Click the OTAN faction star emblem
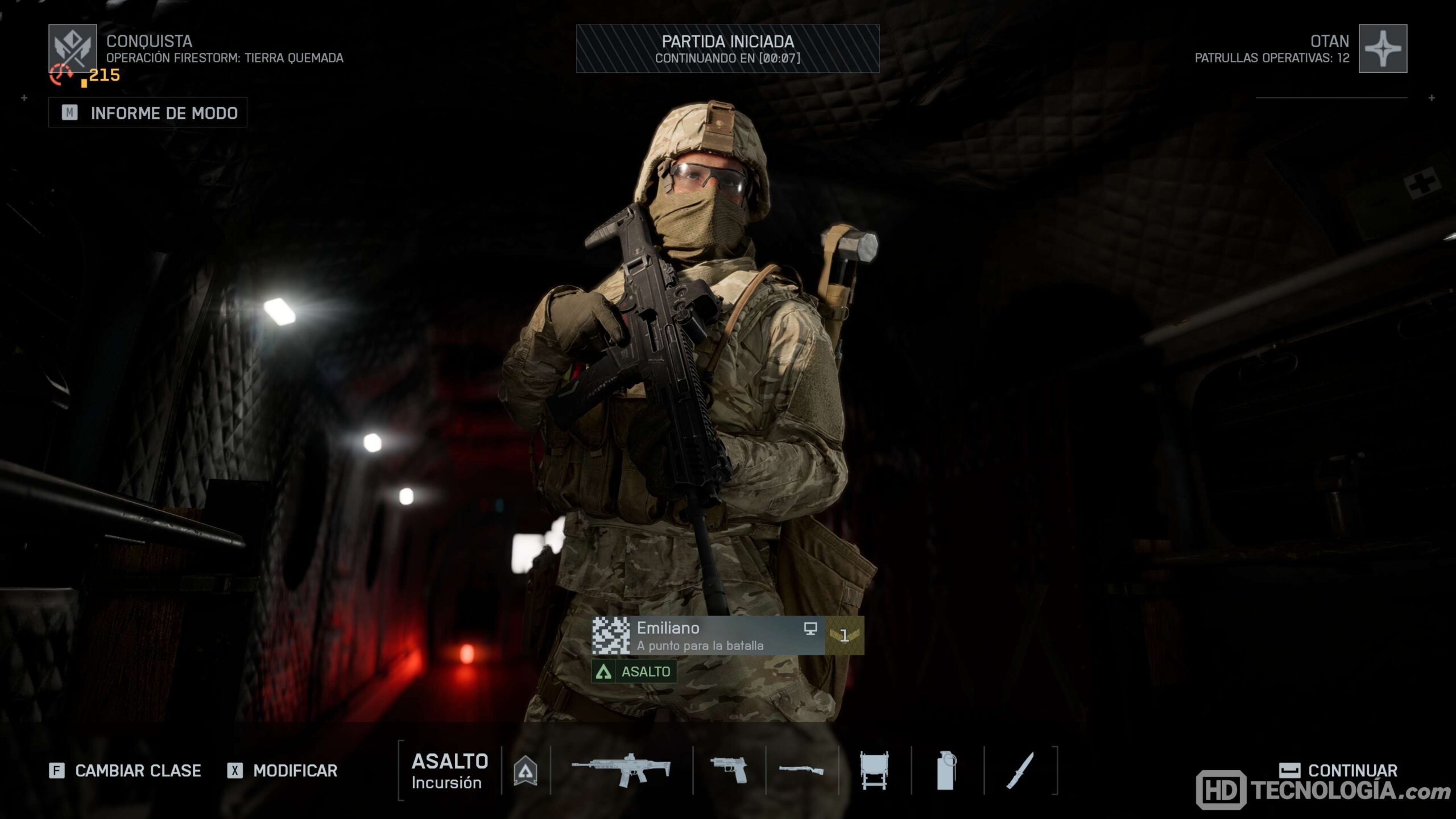 (1383, 48)
